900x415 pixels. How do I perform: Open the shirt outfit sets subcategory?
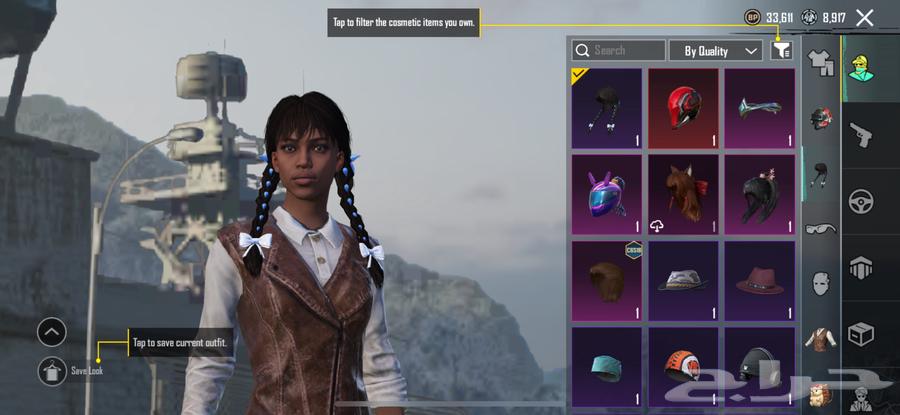(x=821, y=64)
